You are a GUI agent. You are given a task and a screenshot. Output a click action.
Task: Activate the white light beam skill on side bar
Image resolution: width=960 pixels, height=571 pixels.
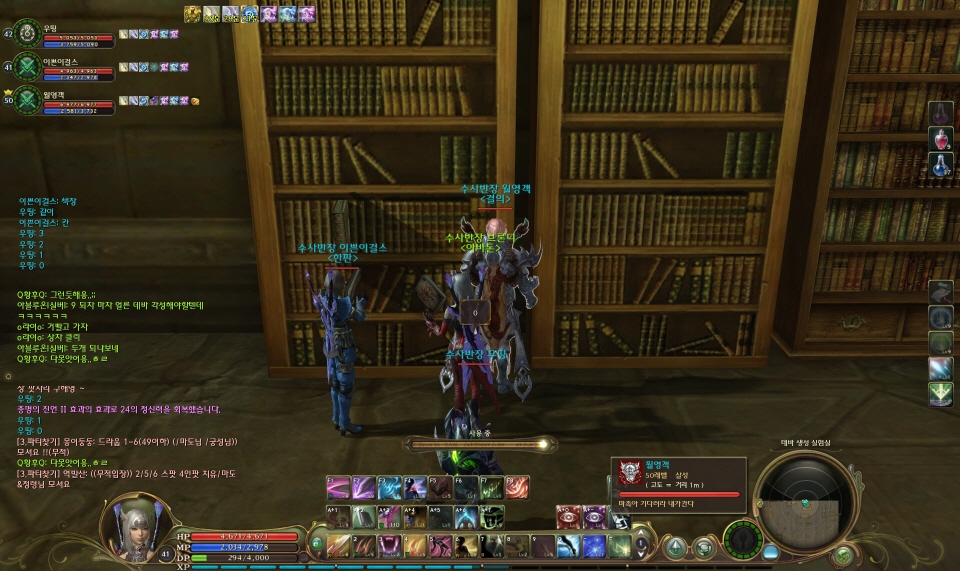coord(940,368)
